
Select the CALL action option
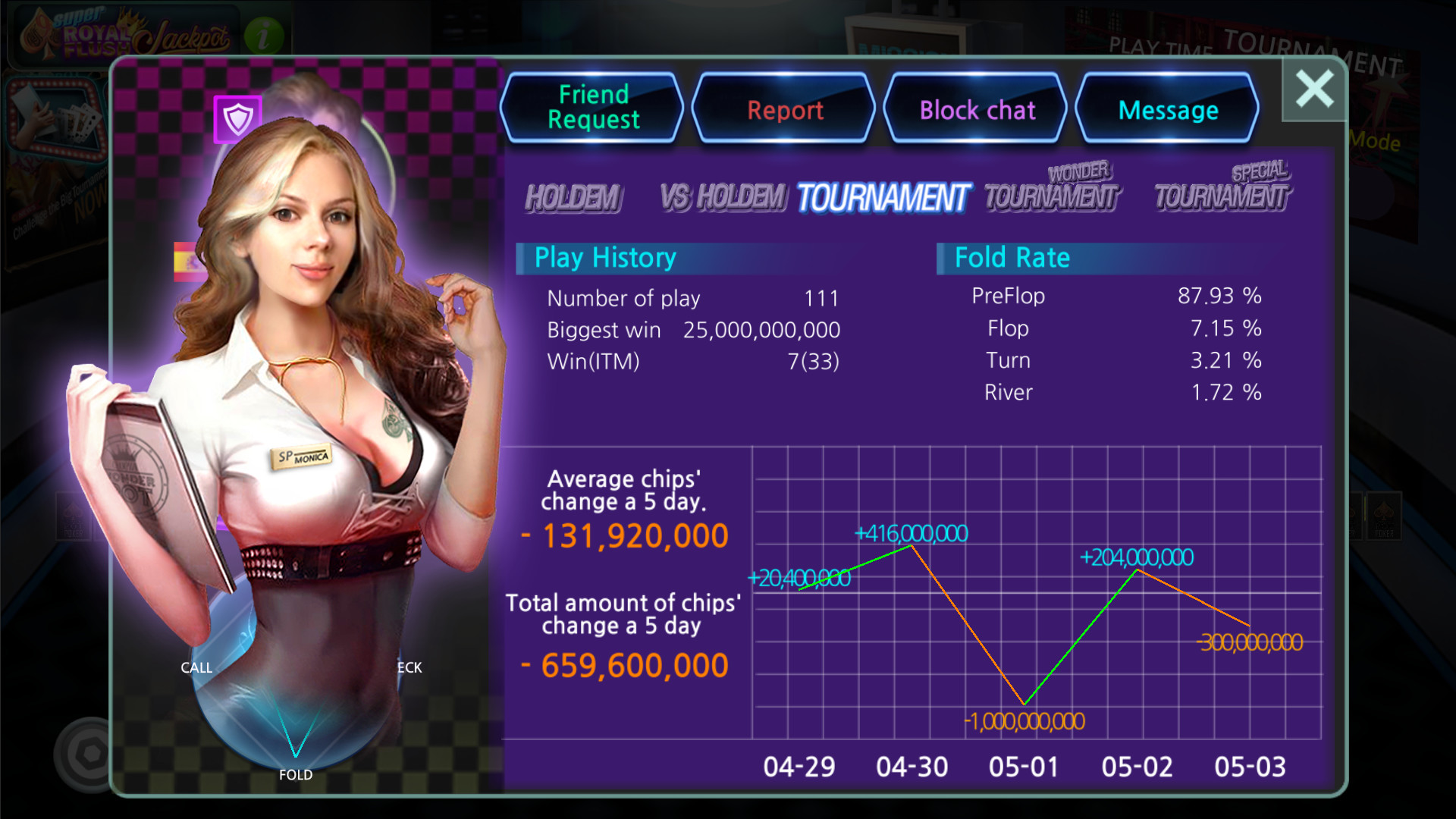(196, 667)
